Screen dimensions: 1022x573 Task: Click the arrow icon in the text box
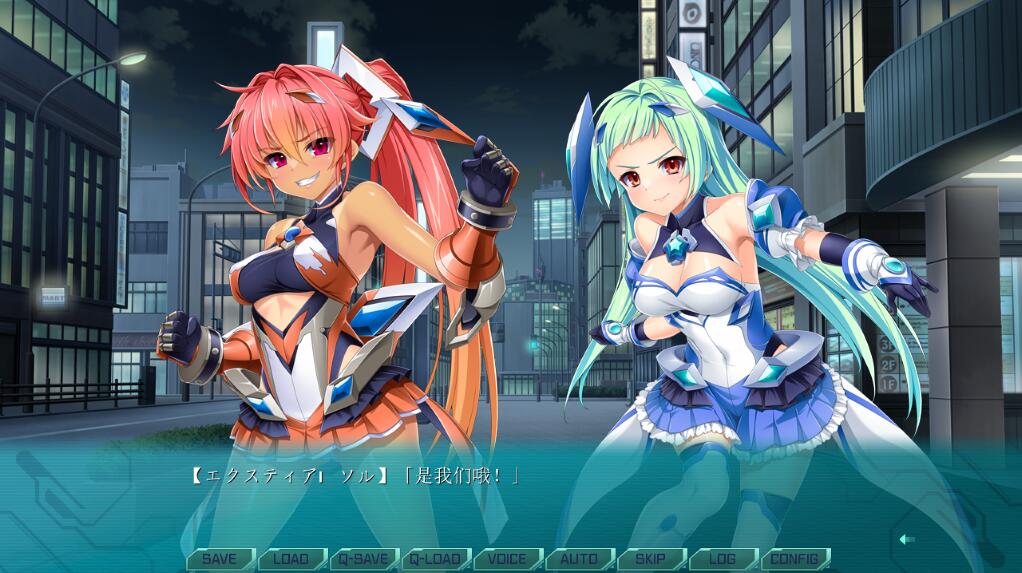tap(907, 539)
